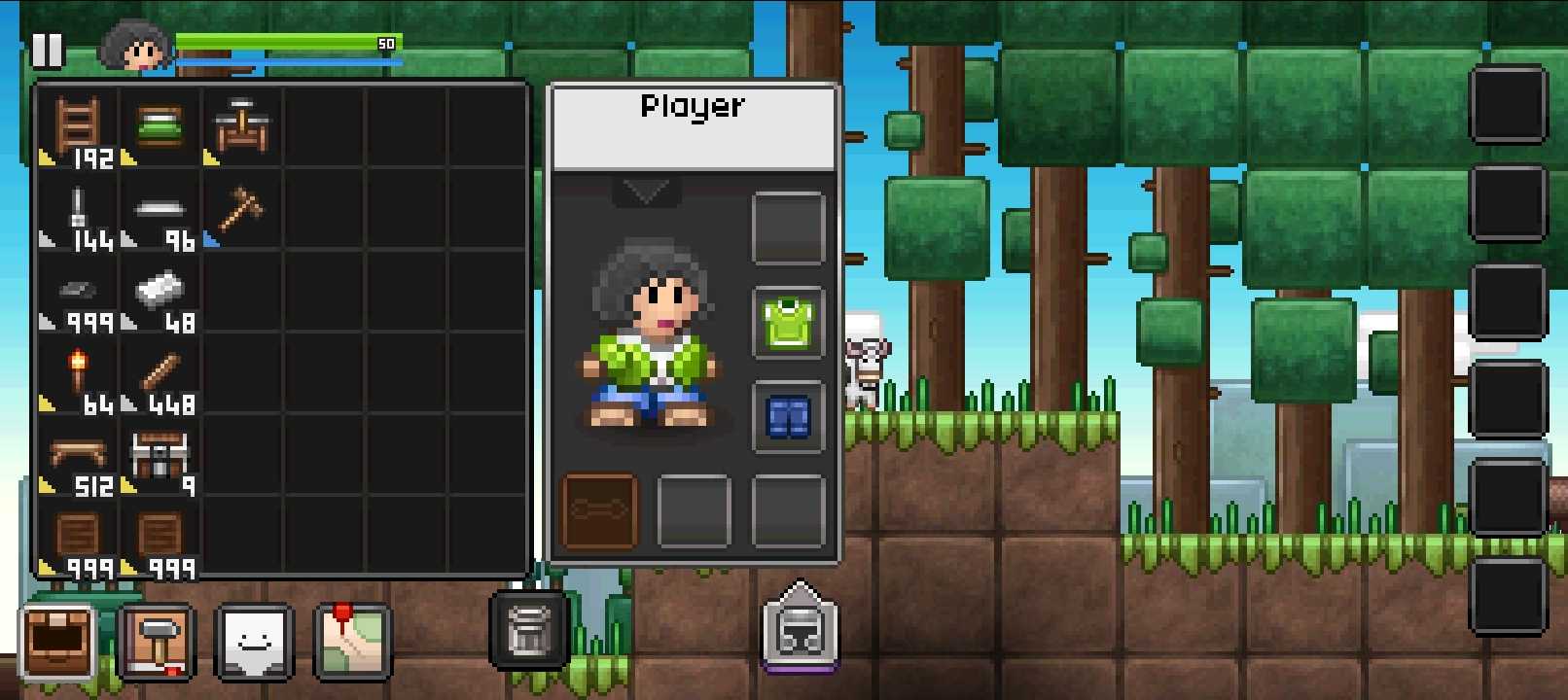
Task: Collapse the Player panel with the down arrow
Action: click(646, 192)
